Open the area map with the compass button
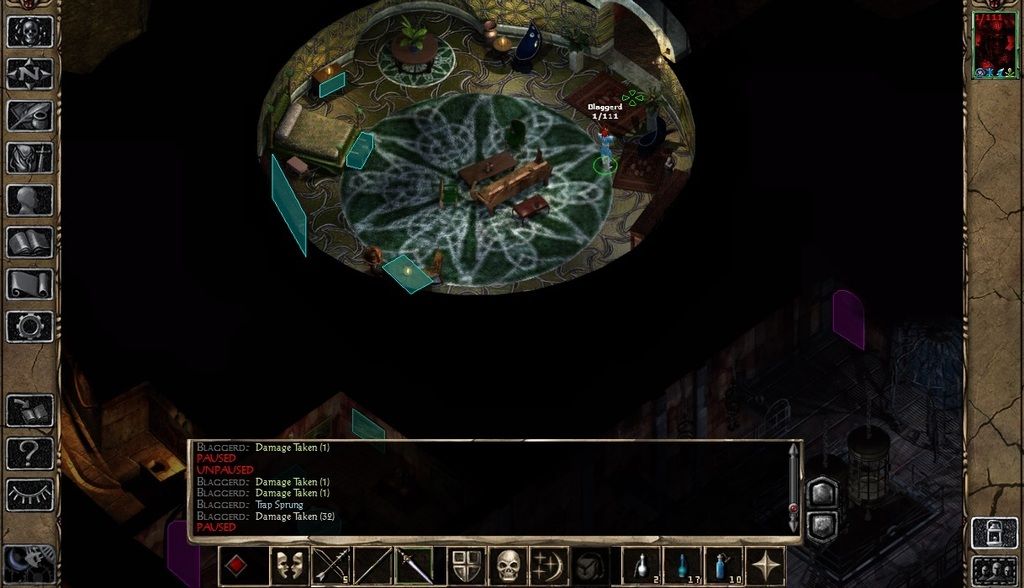The height and width of the screenshot is (588, 1024). pyautogui.click(x=30, y=74)
